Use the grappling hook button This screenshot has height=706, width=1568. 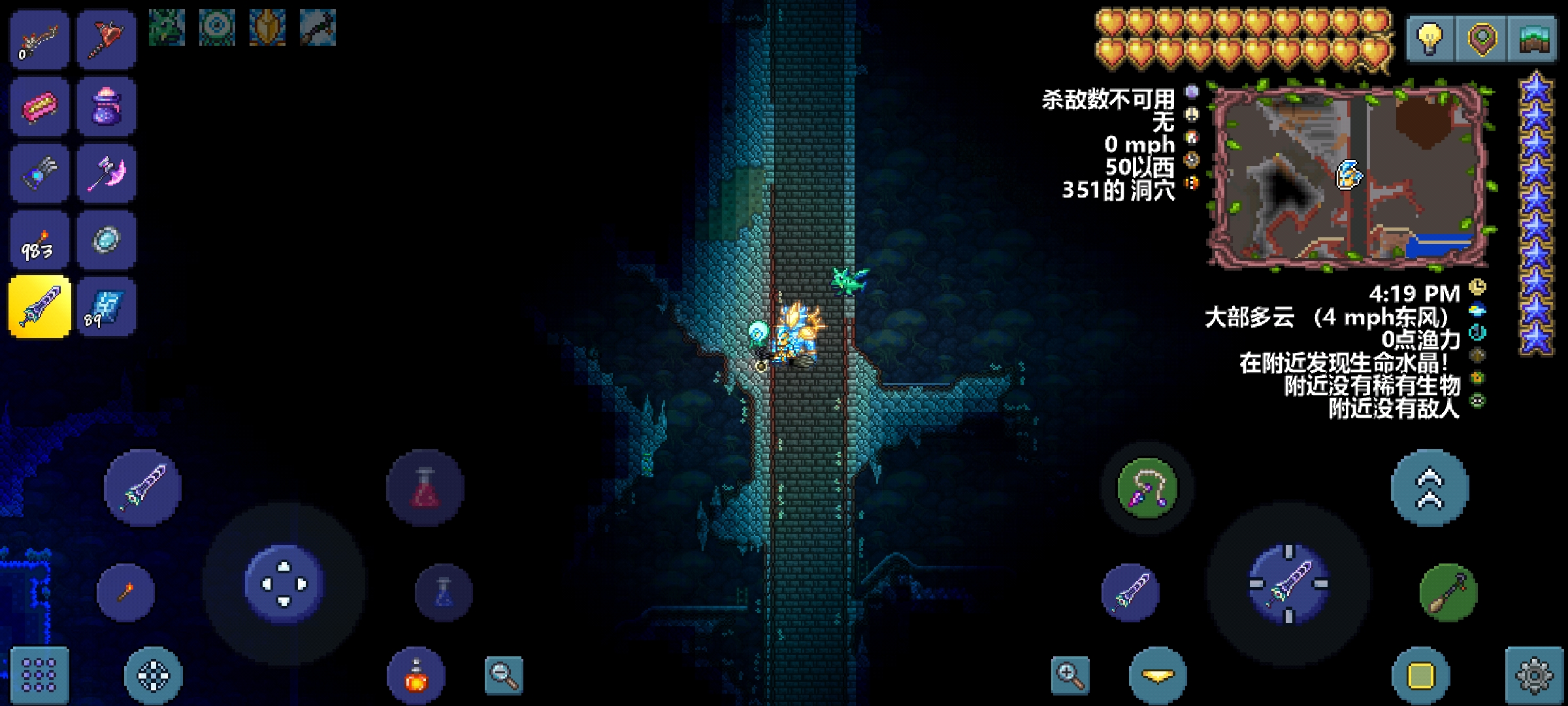tap(1147, 488)
